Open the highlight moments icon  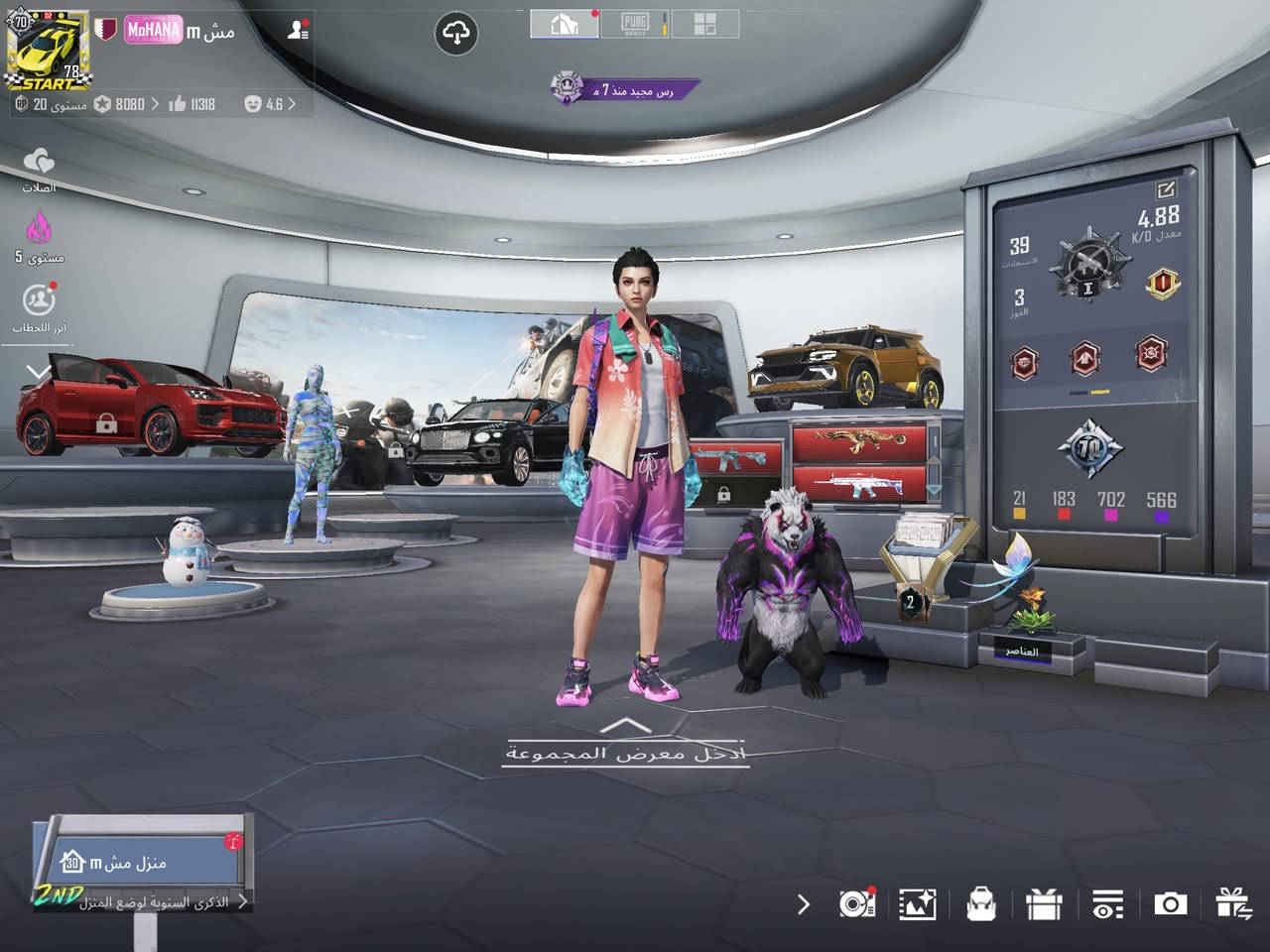click(39, 305)
